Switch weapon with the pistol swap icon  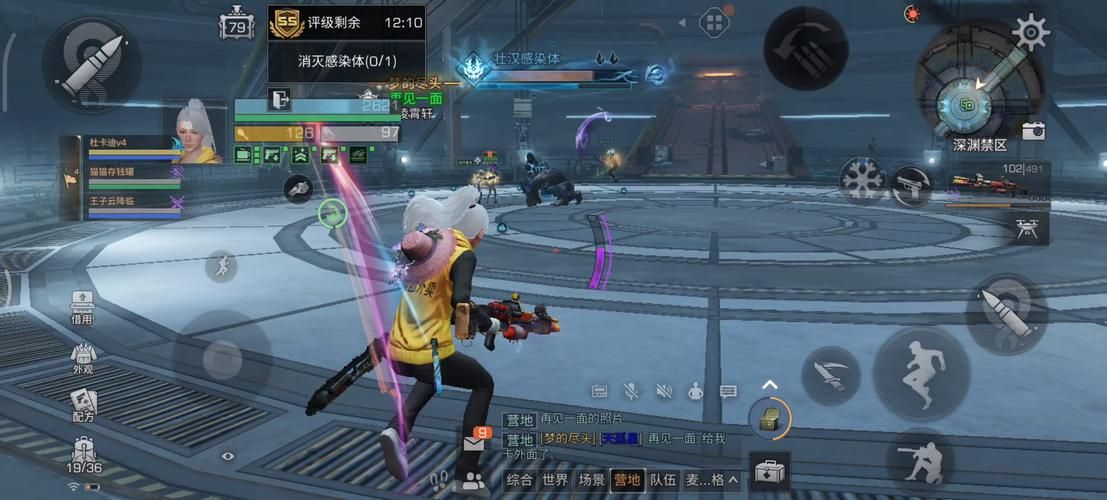(x=911, y=186)
